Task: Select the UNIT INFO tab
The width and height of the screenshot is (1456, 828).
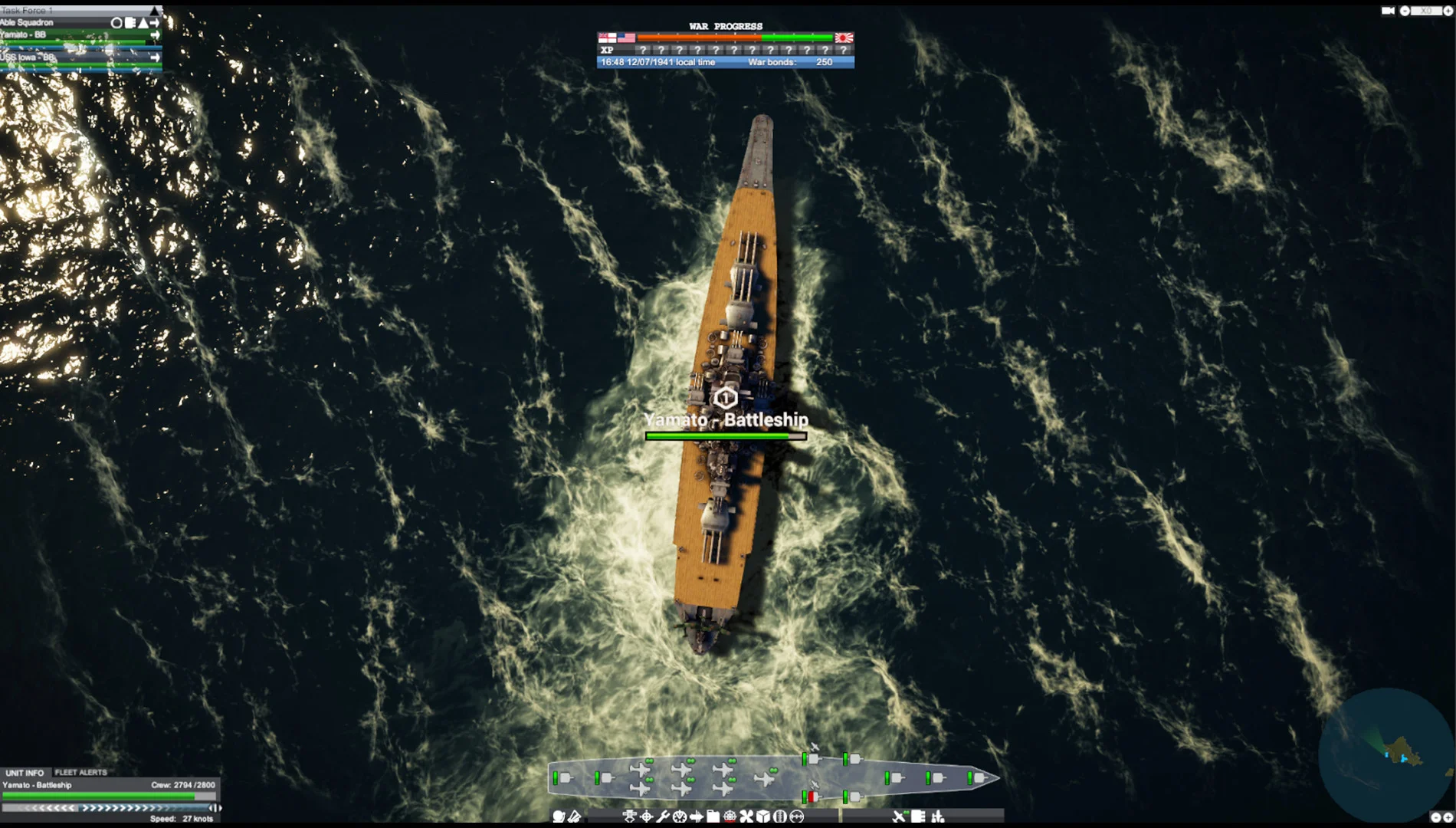Action: tap(27, 773)
